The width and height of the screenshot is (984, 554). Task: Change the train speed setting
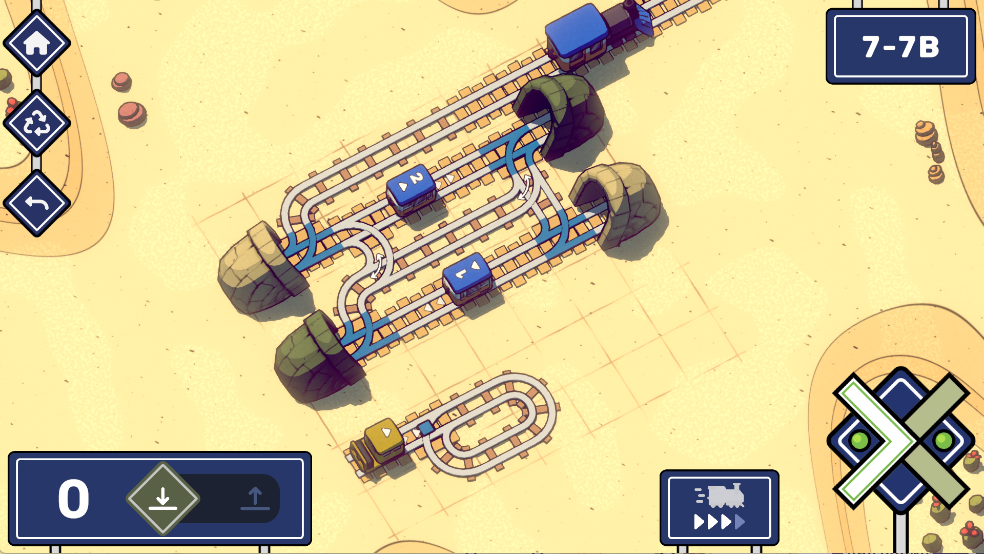pyautogui.click(x=719, y=507)
